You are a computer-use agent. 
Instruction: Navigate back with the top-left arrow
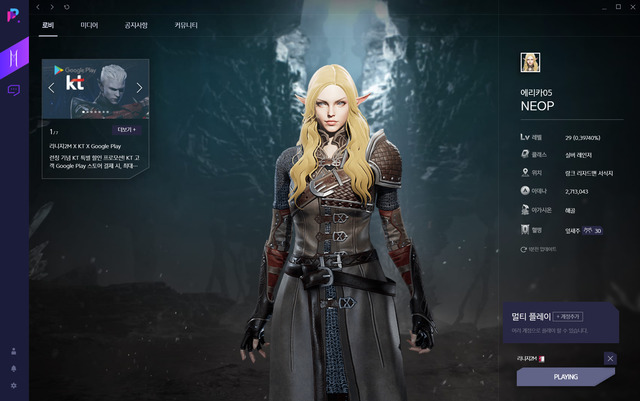tap(38, 7)
